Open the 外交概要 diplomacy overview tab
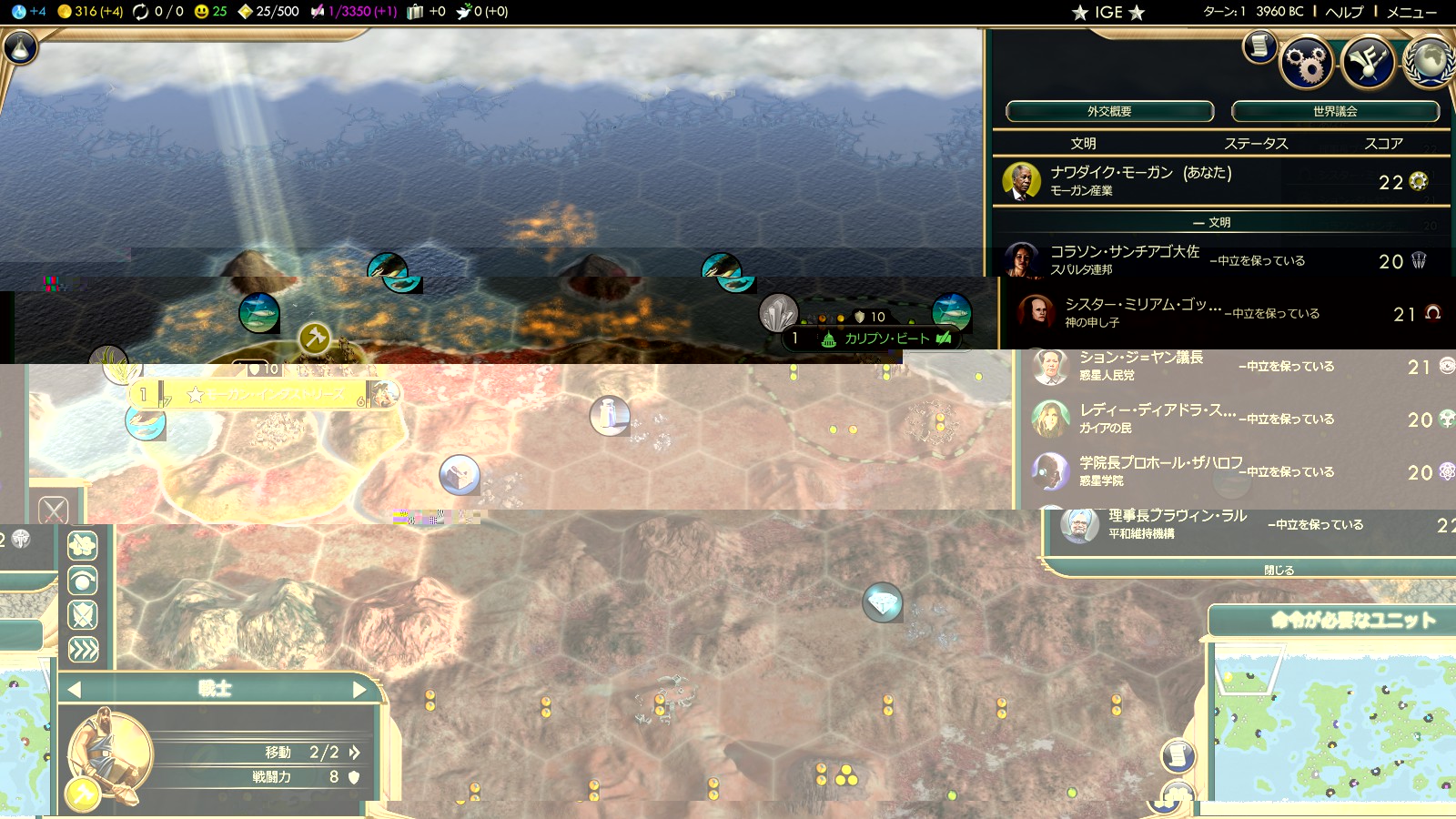 (1109, 111)
